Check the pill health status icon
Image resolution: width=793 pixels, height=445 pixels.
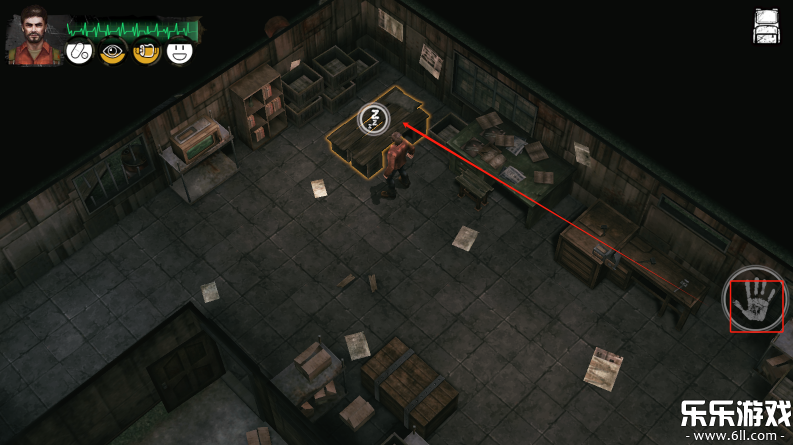(x=79, y=51)
